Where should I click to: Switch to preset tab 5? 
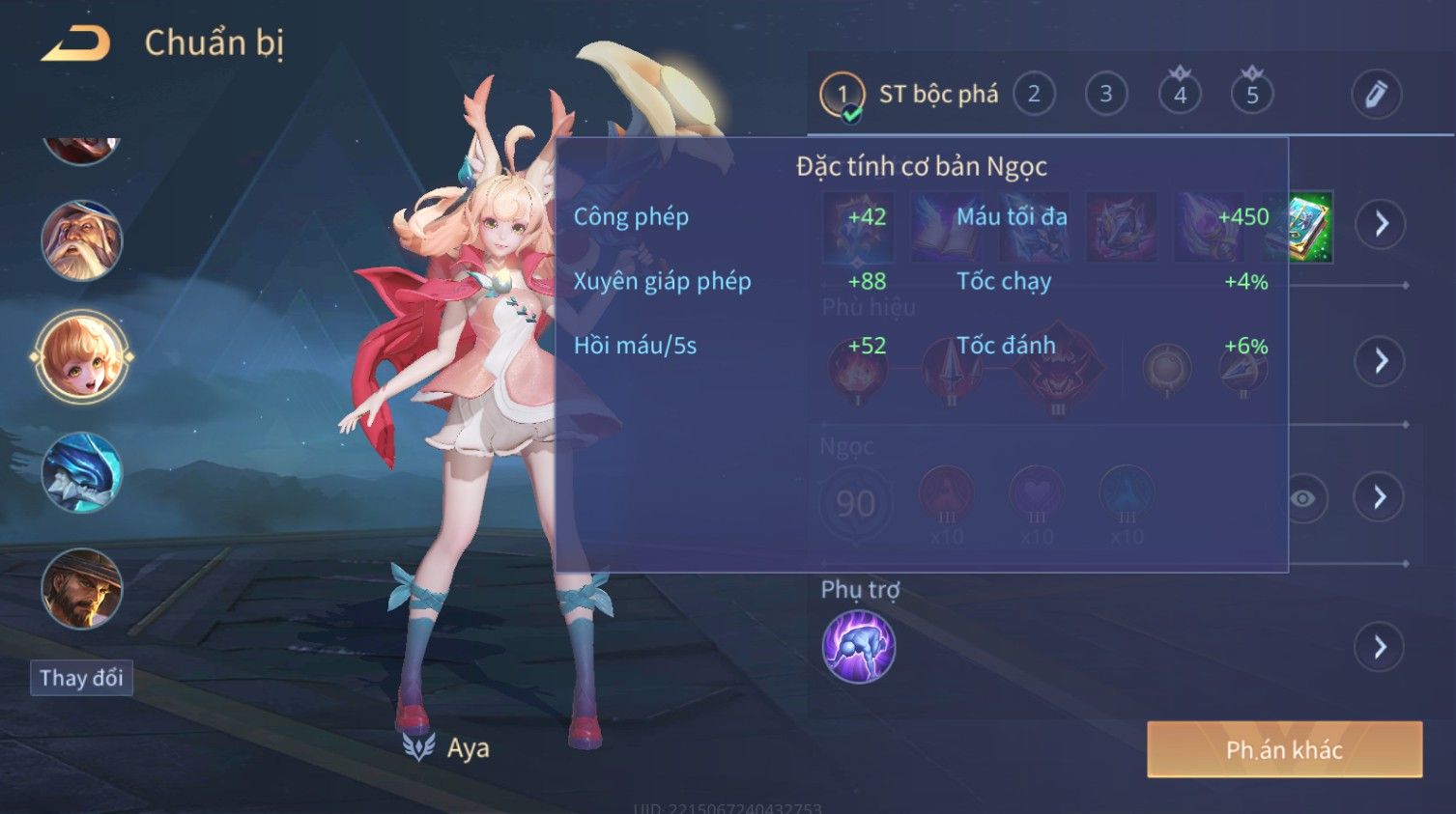coord(1252,95)
